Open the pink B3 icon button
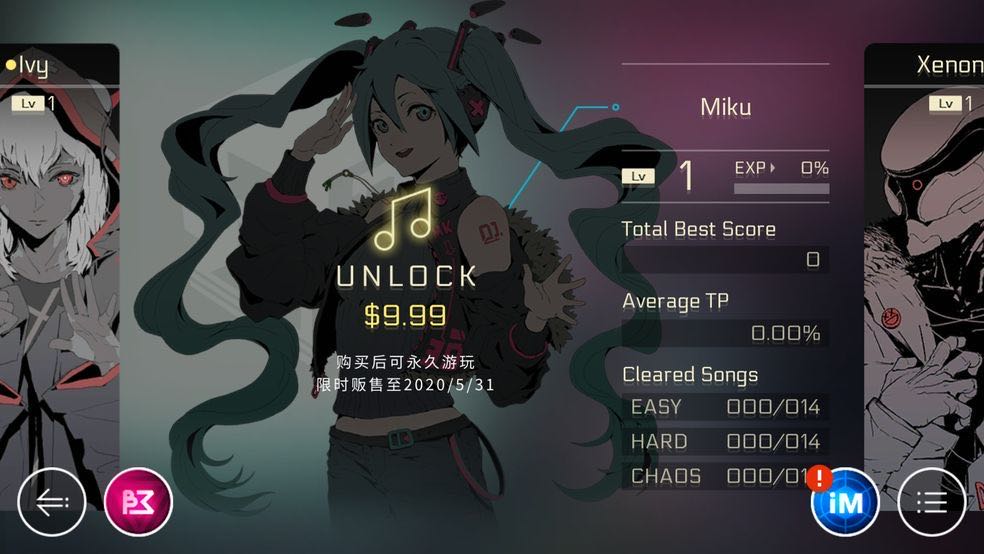The height and width of the screenshot is (554, 984). pyautogui.click(x=138, y=501)
